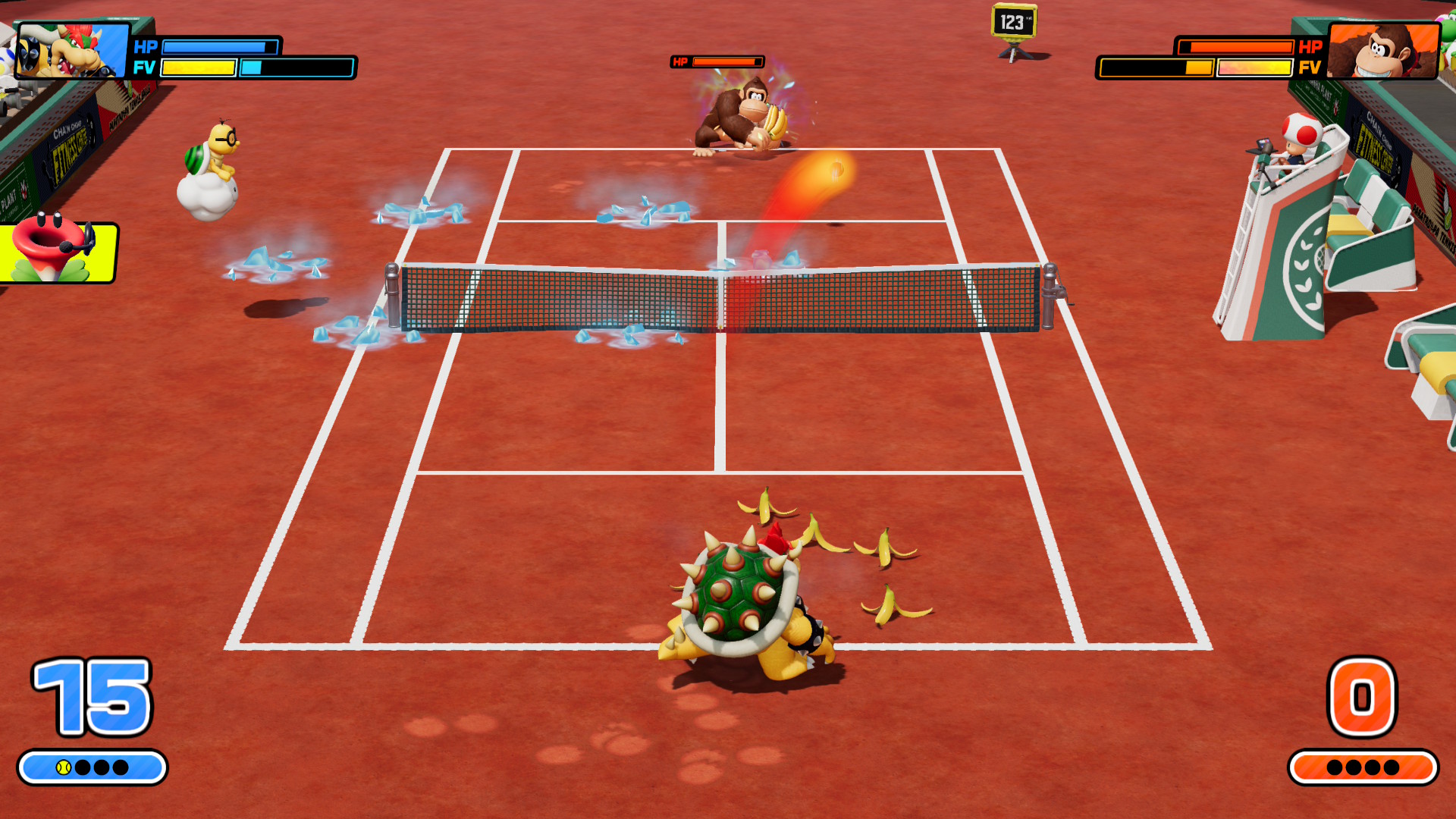Click the Piranha Plant commentator panel
Image resolution: width=1456 pixels, height=819 pixels.
pos(58,251)
